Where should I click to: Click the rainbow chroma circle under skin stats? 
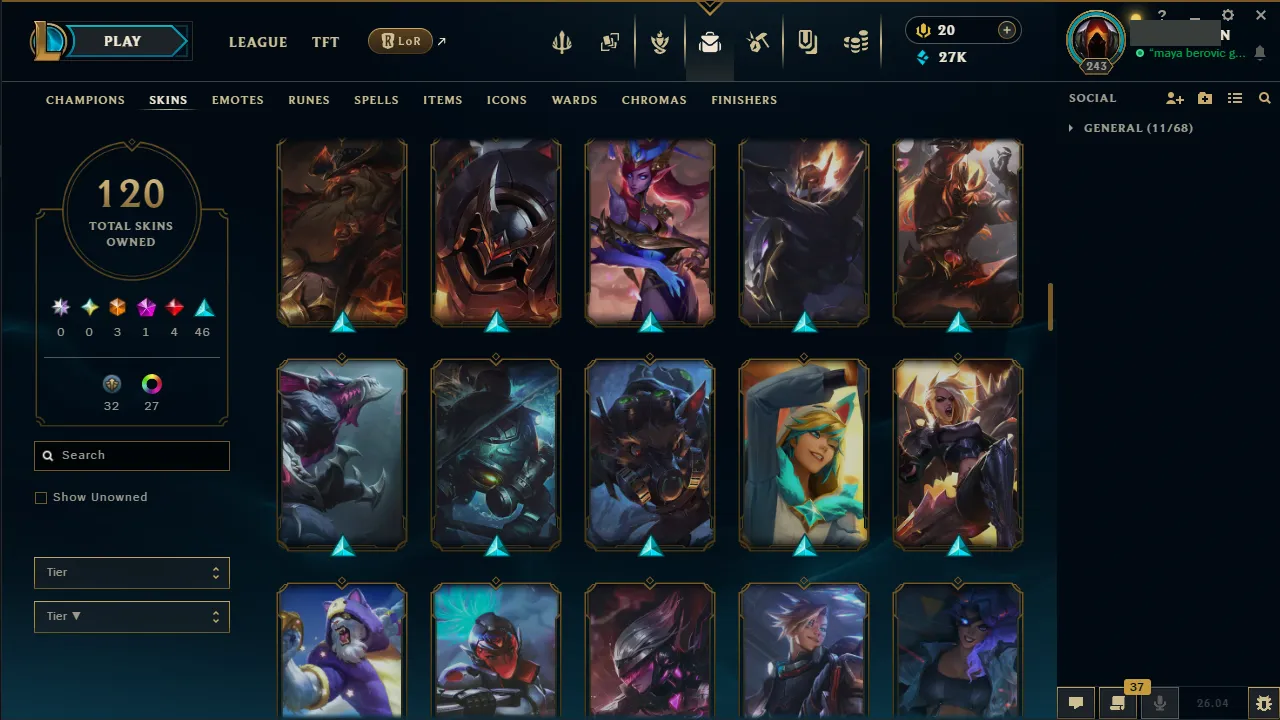click(151, 383)
